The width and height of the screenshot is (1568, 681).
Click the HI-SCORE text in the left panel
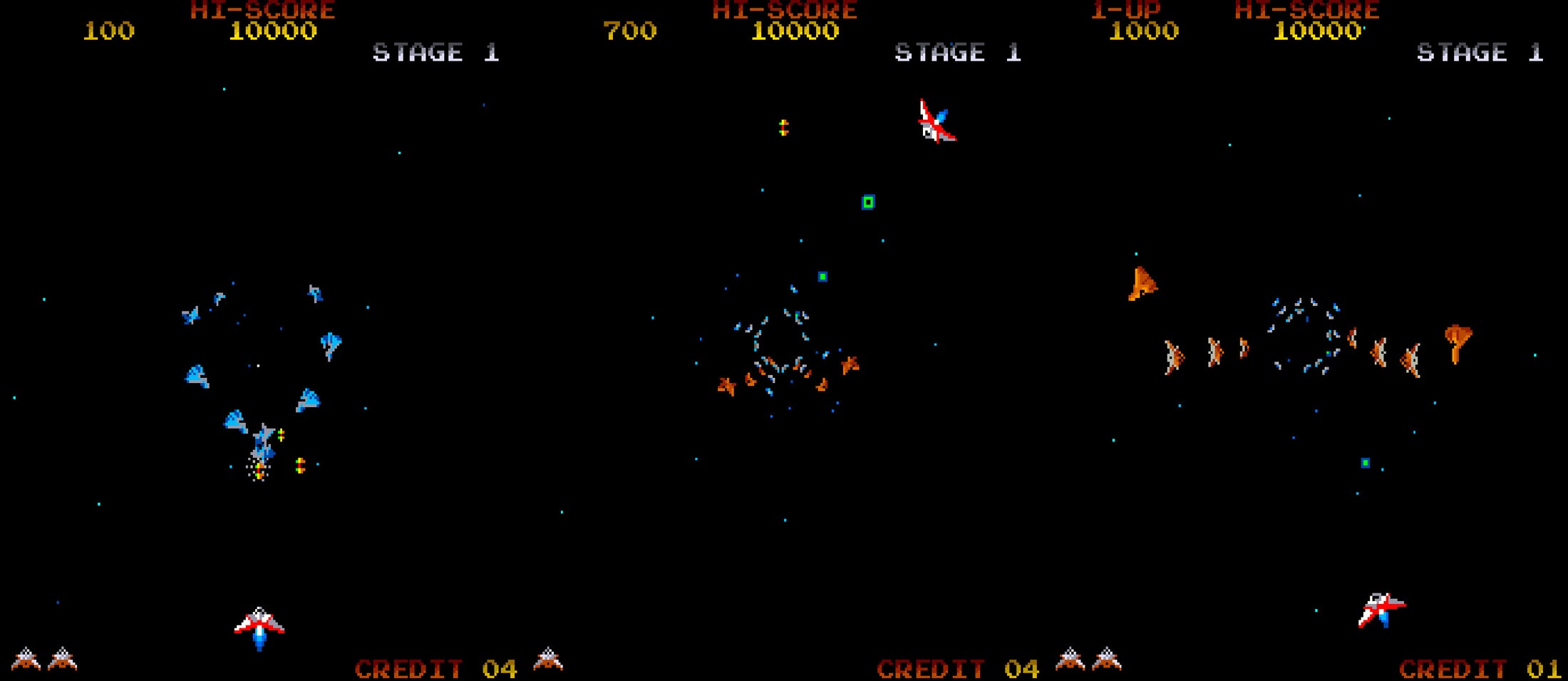pyautogui.click(x=262, y=10)
